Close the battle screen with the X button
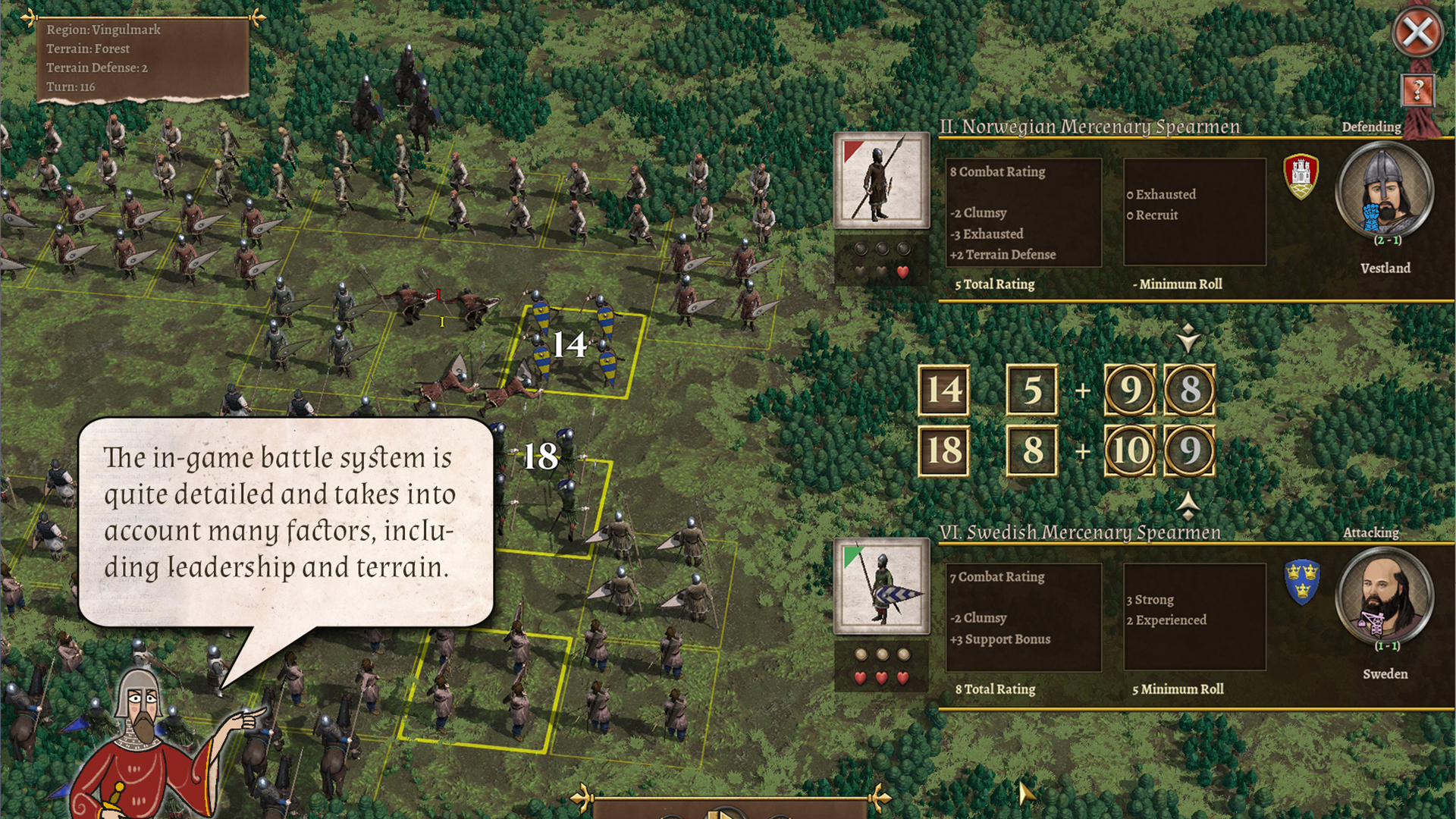This screenshot has width=1456, height=819. pyautogui.click(x=1417, y=33)
